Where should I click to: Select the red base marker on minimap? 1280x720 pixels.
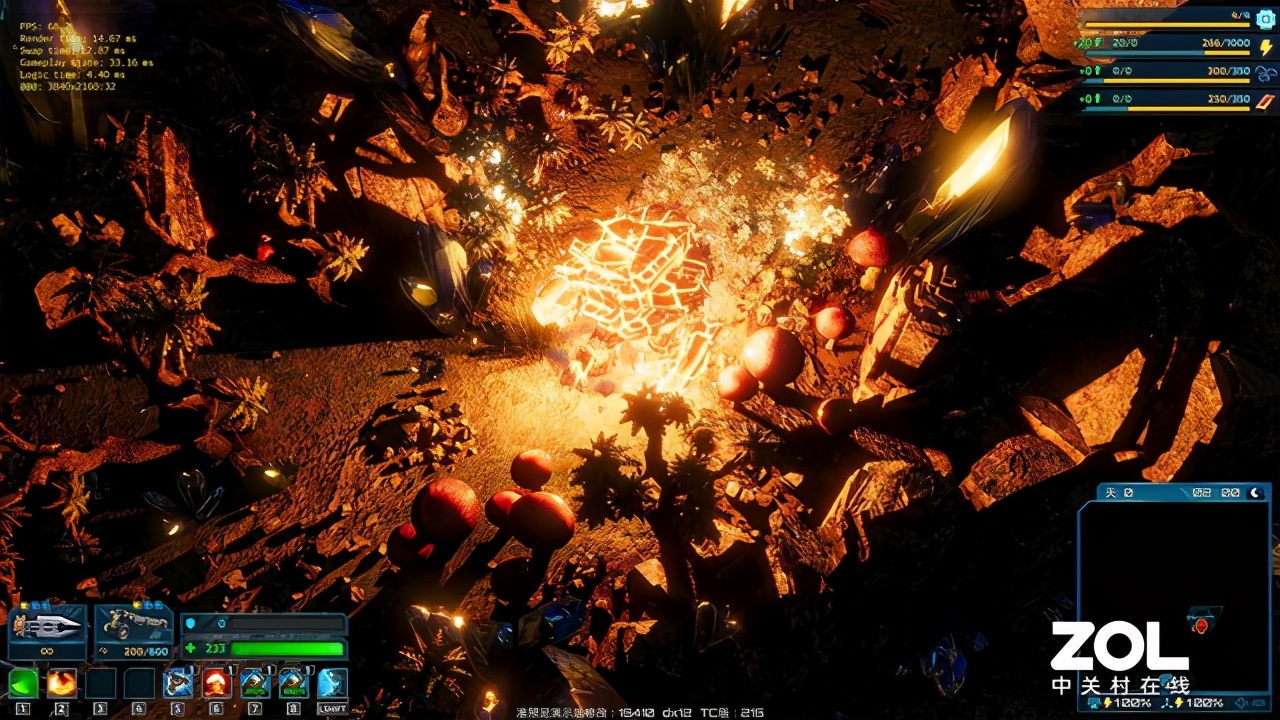1202,626
